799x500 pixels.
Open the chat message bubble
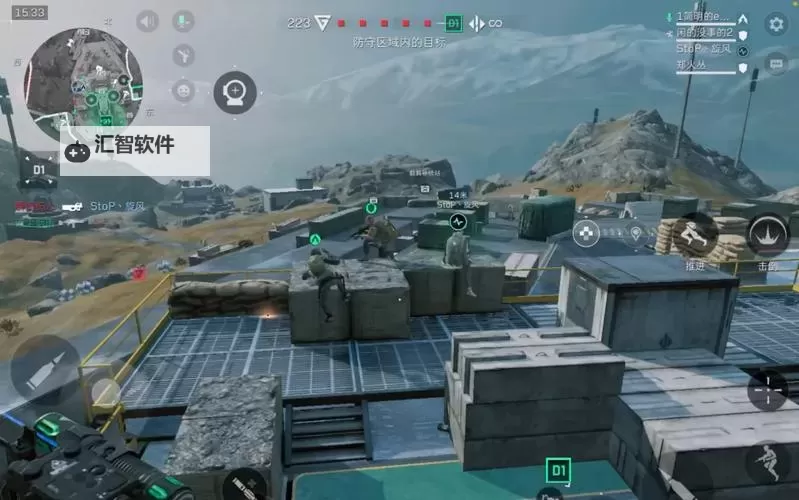(x=776, y=63)
